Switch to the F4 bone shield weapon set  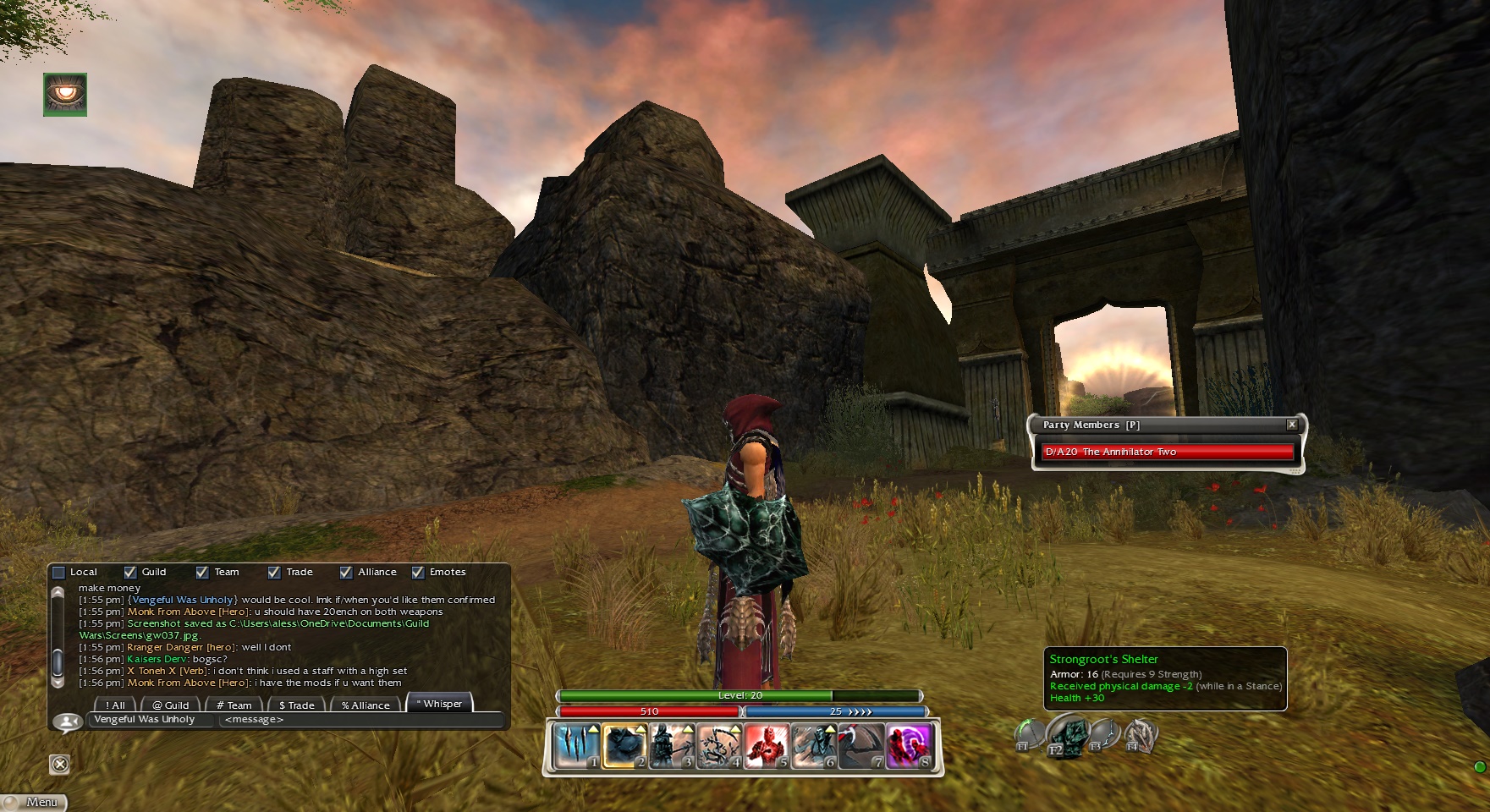[1141, 734]
